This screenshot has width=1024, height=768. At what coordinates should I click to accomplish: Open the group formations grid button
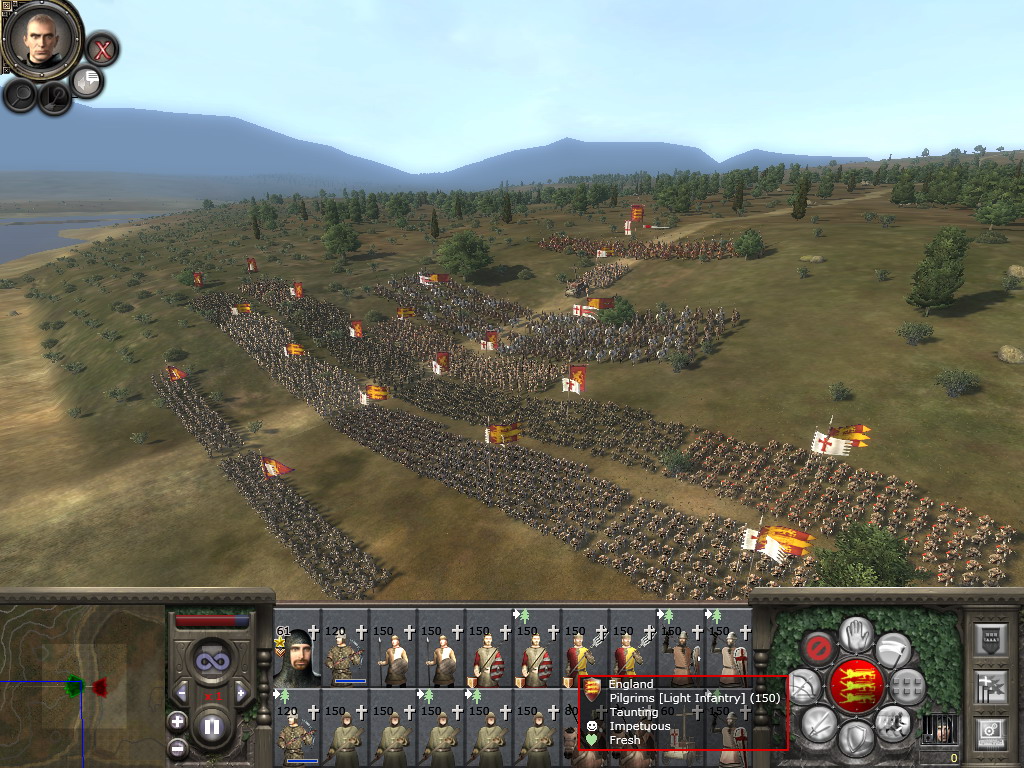(907, 686)
